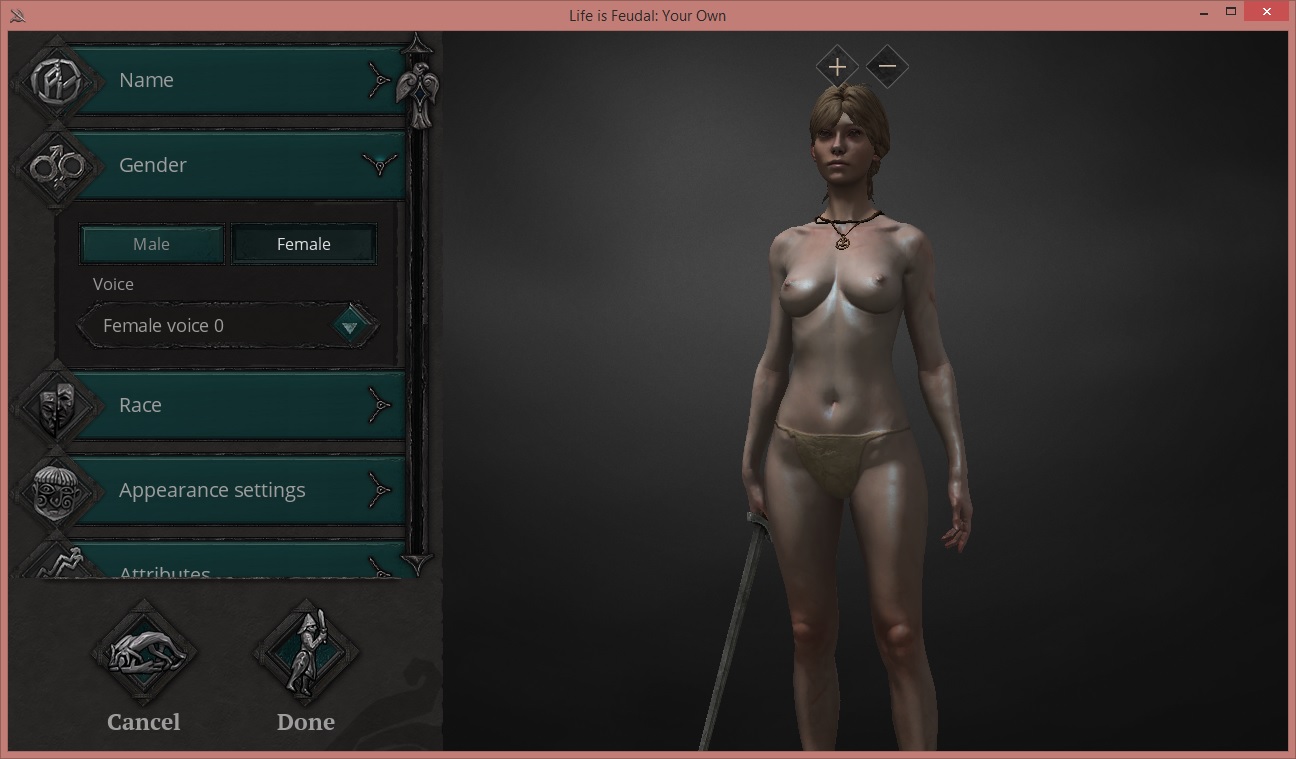
Task: Choose the Female gender button
Action: (304, 244)
